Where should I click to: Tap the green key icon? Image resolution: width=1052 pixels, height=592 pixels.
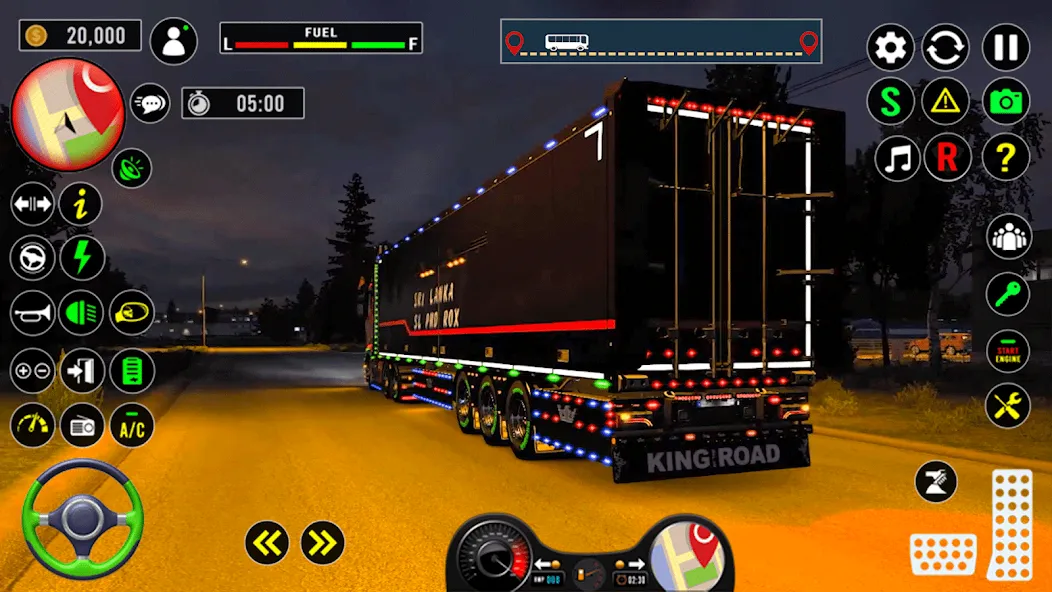[1008, 294]
